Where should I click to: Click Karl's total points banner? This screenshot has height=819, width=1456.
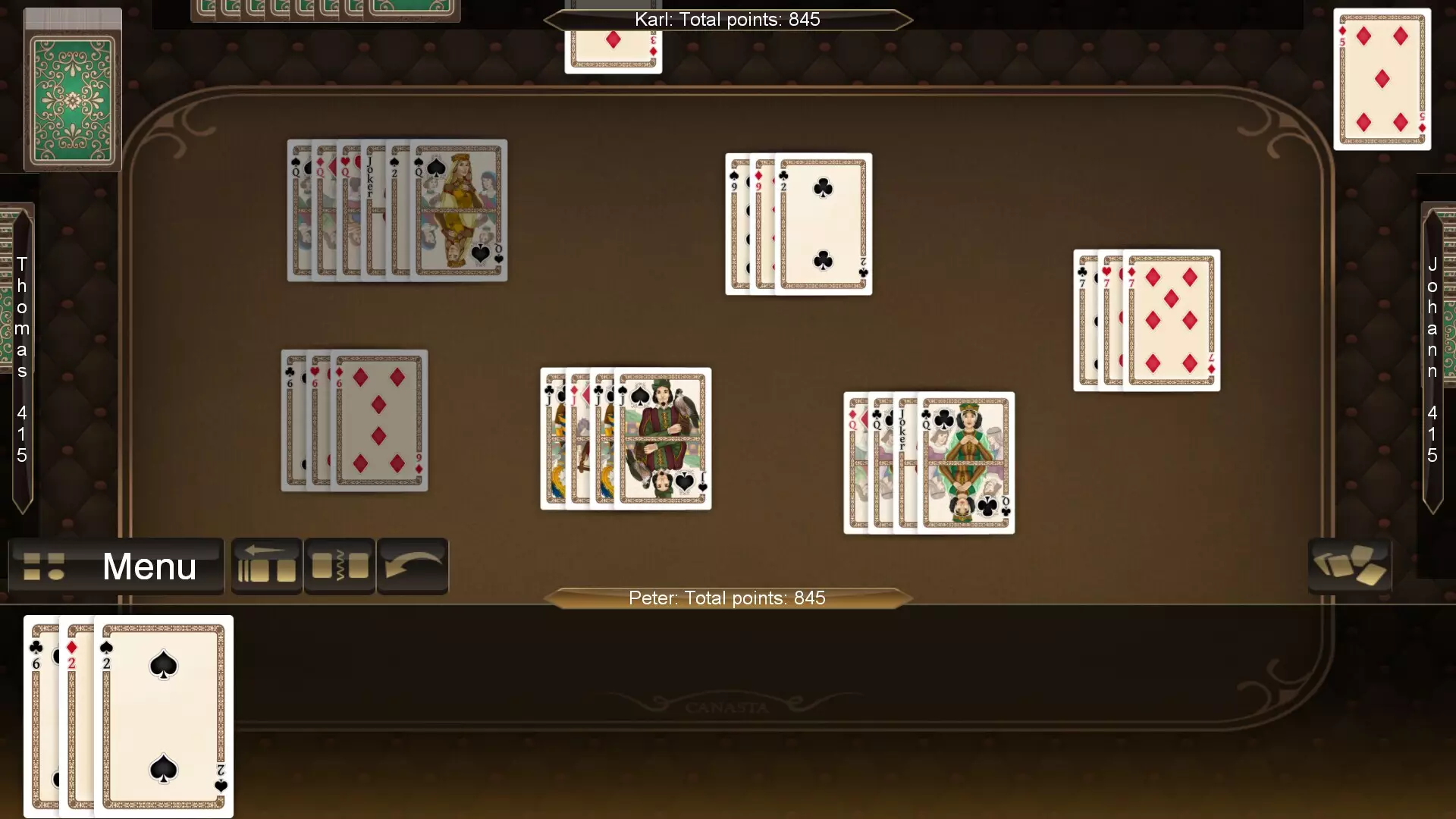(726, 20)
